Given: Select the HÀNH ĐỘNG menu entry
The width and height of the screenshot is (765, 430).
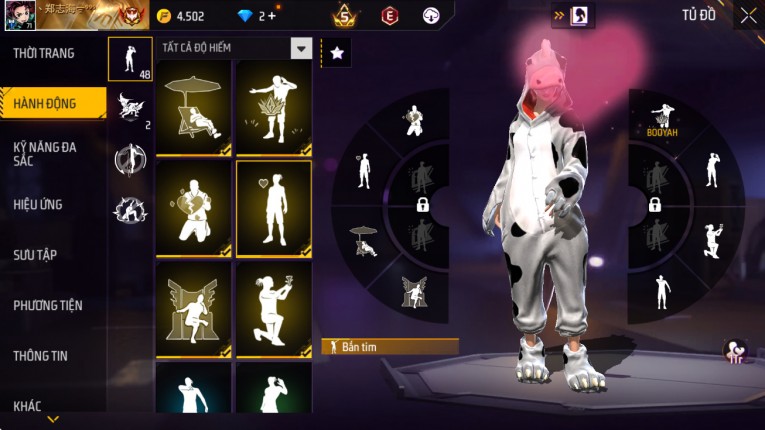Looking at the screenshot, I should click(46, 104).
